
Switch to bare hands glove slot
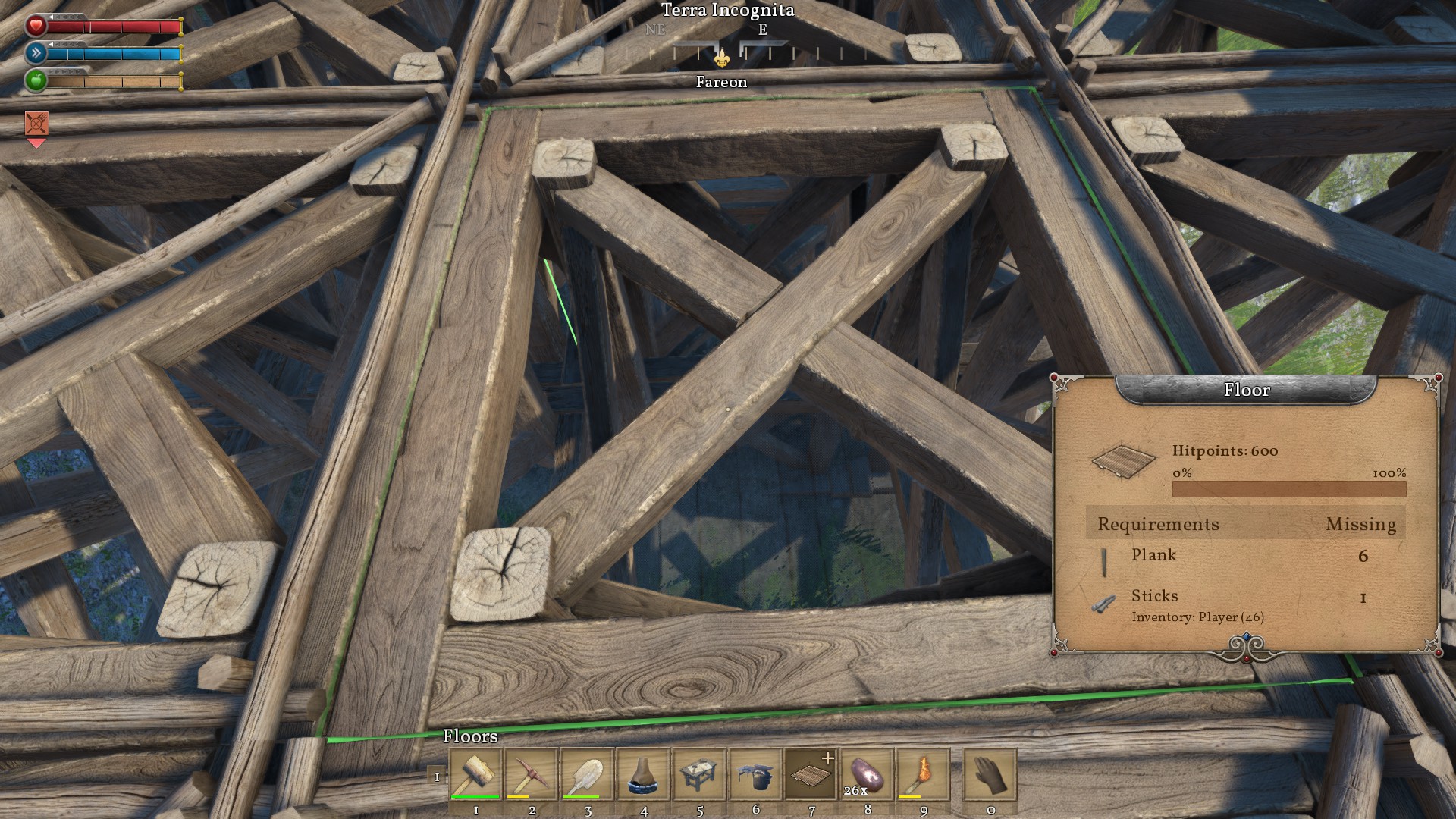tap(990, 774)
